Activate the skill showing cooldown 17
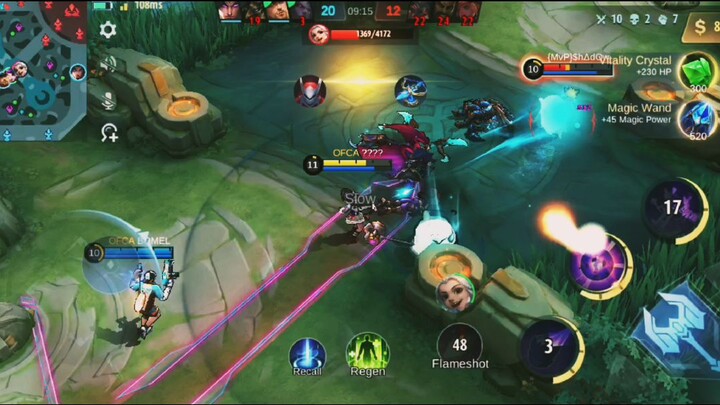 [672, 208]
